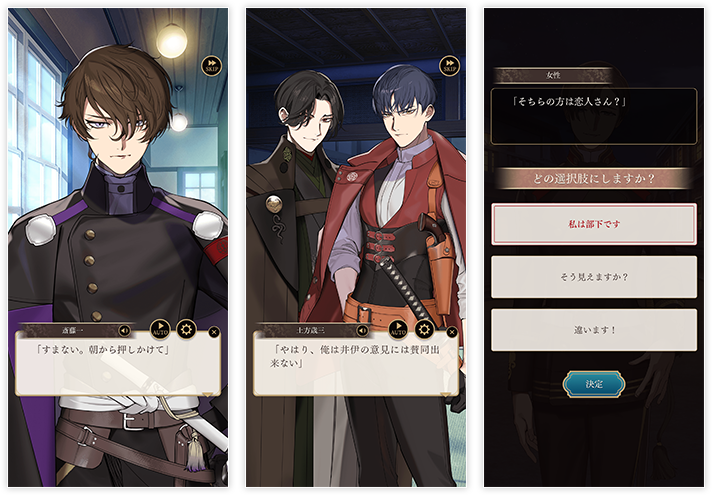Open settings gear in 斎藤一's dialogue box
The width and height of the screenshot is (712, 495).
coord(185,329)
